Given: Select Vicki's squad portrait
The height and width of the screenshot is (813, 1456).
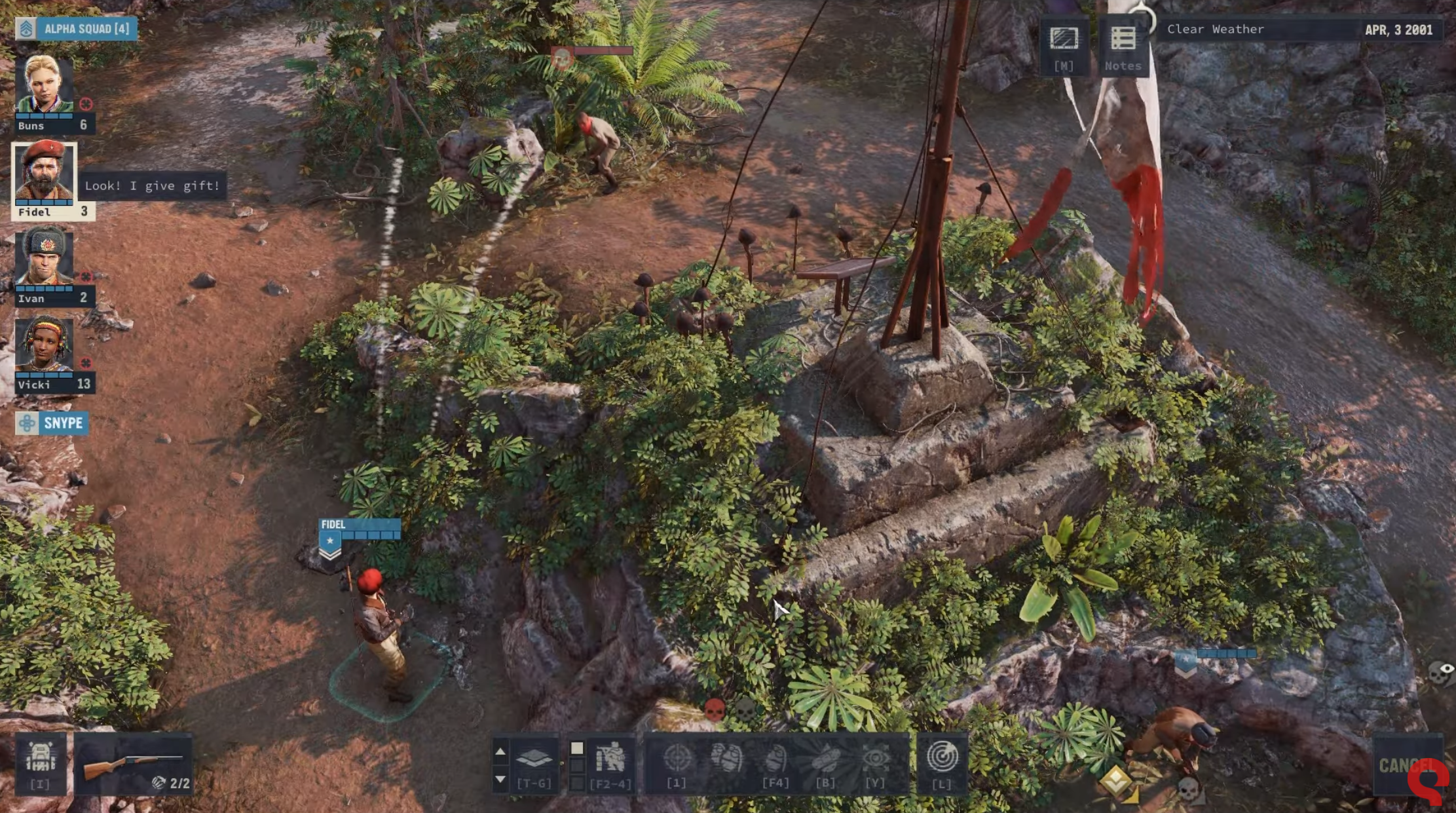Looking at the screenshot, I should pos(45,345).
